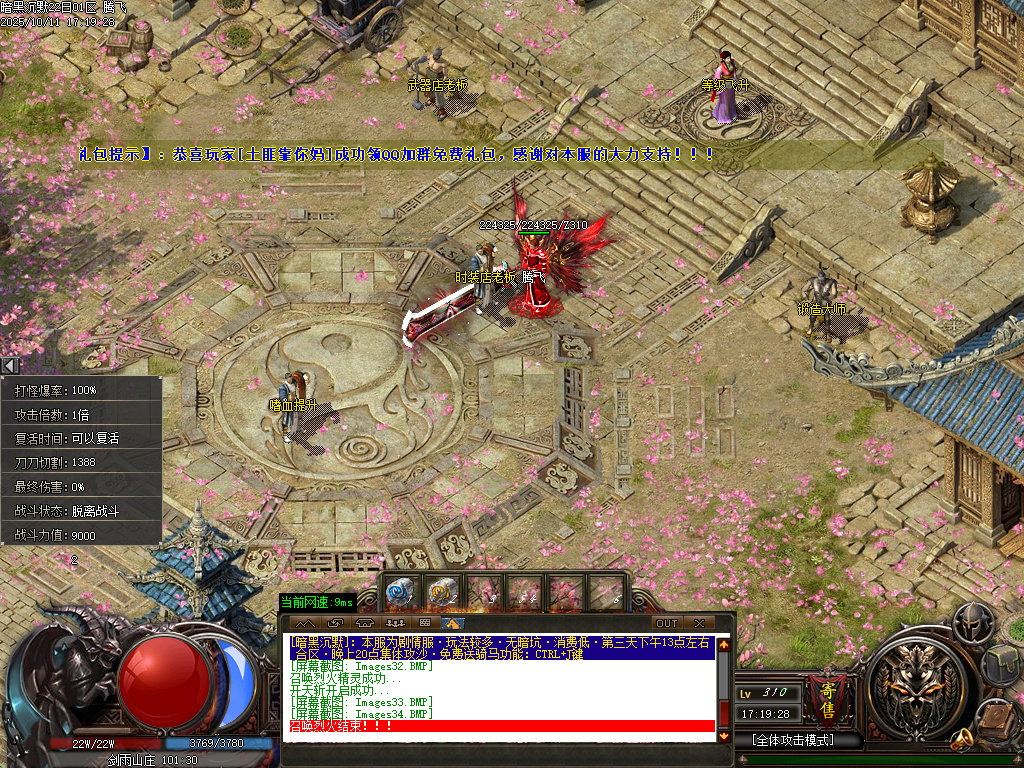Image resolution: width=1024 pixels, height=768 pixels.
Task: Click the golden horn speaker icon
Action: [x=963, y=740]
